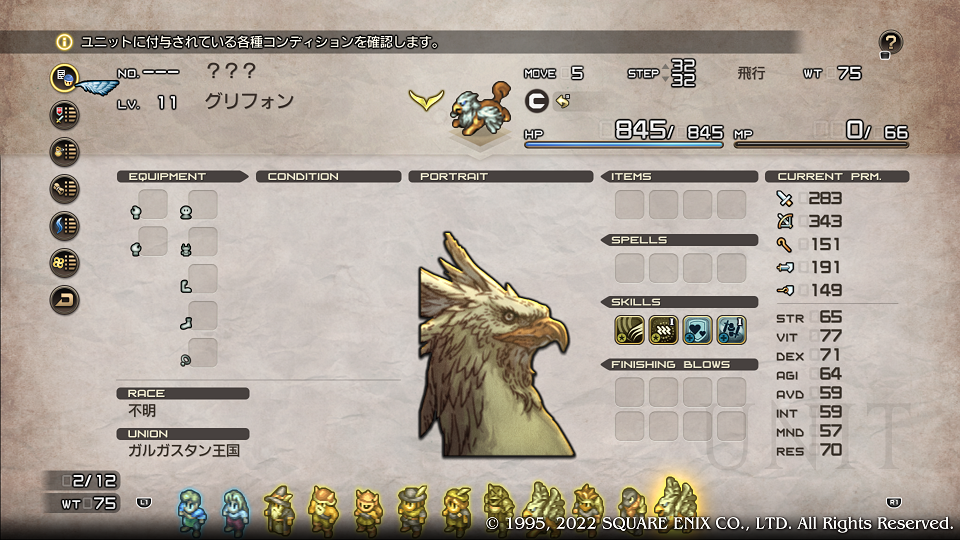Image resolution: width=960 pixels, height=540 pixels.
Task: Switch to the sword and potion list tab
Action: [65, 114]
